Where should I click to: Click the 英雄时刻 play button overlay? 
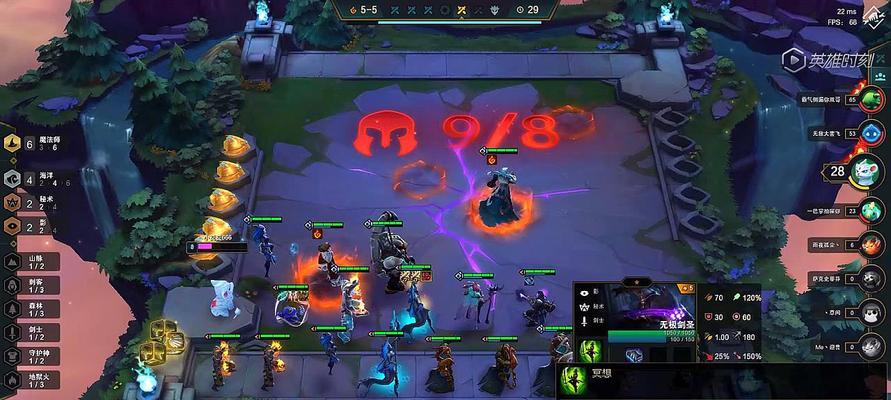click(x=792, y=61)
